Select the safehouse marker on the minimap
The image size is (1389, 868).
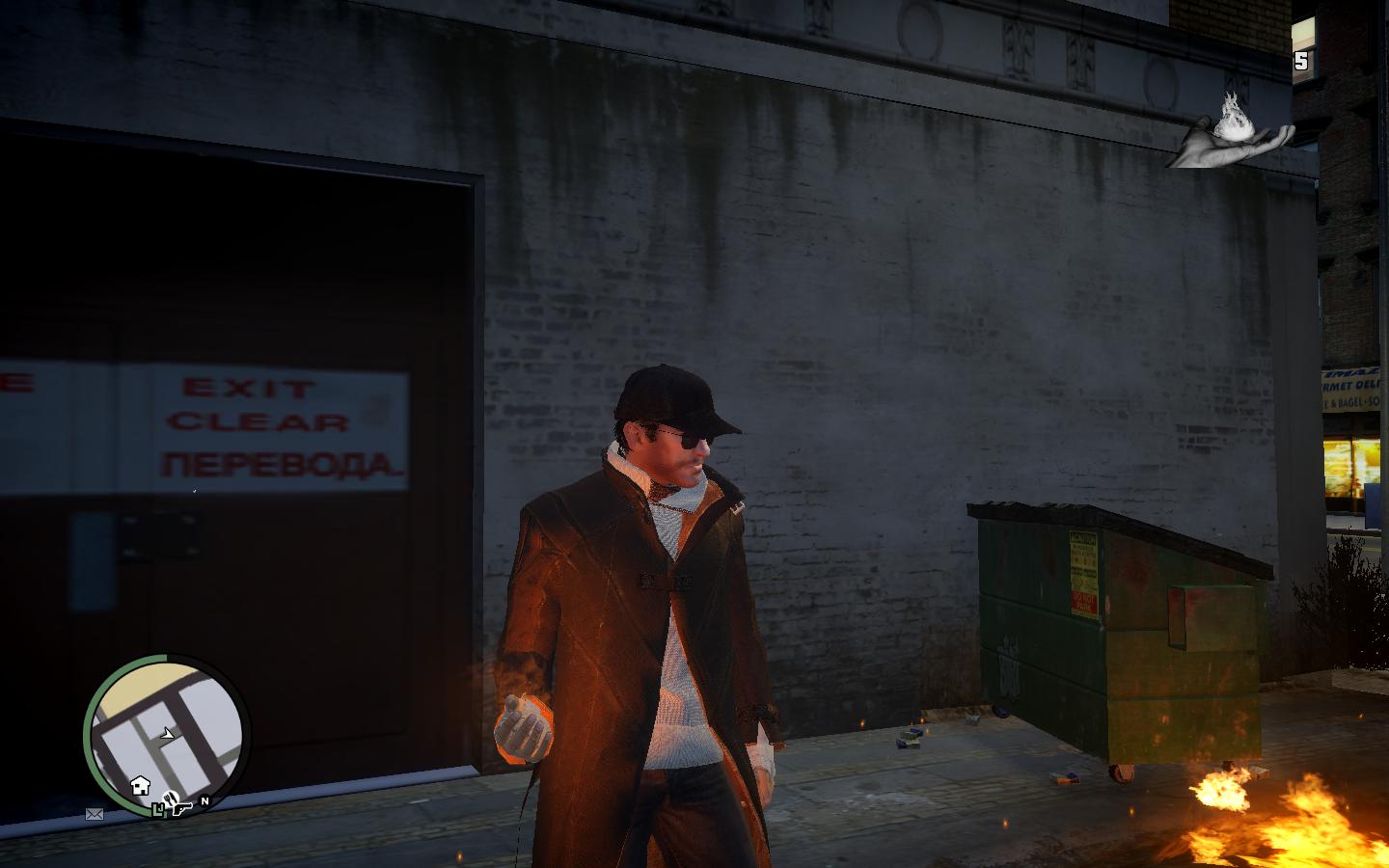point(140,783)
